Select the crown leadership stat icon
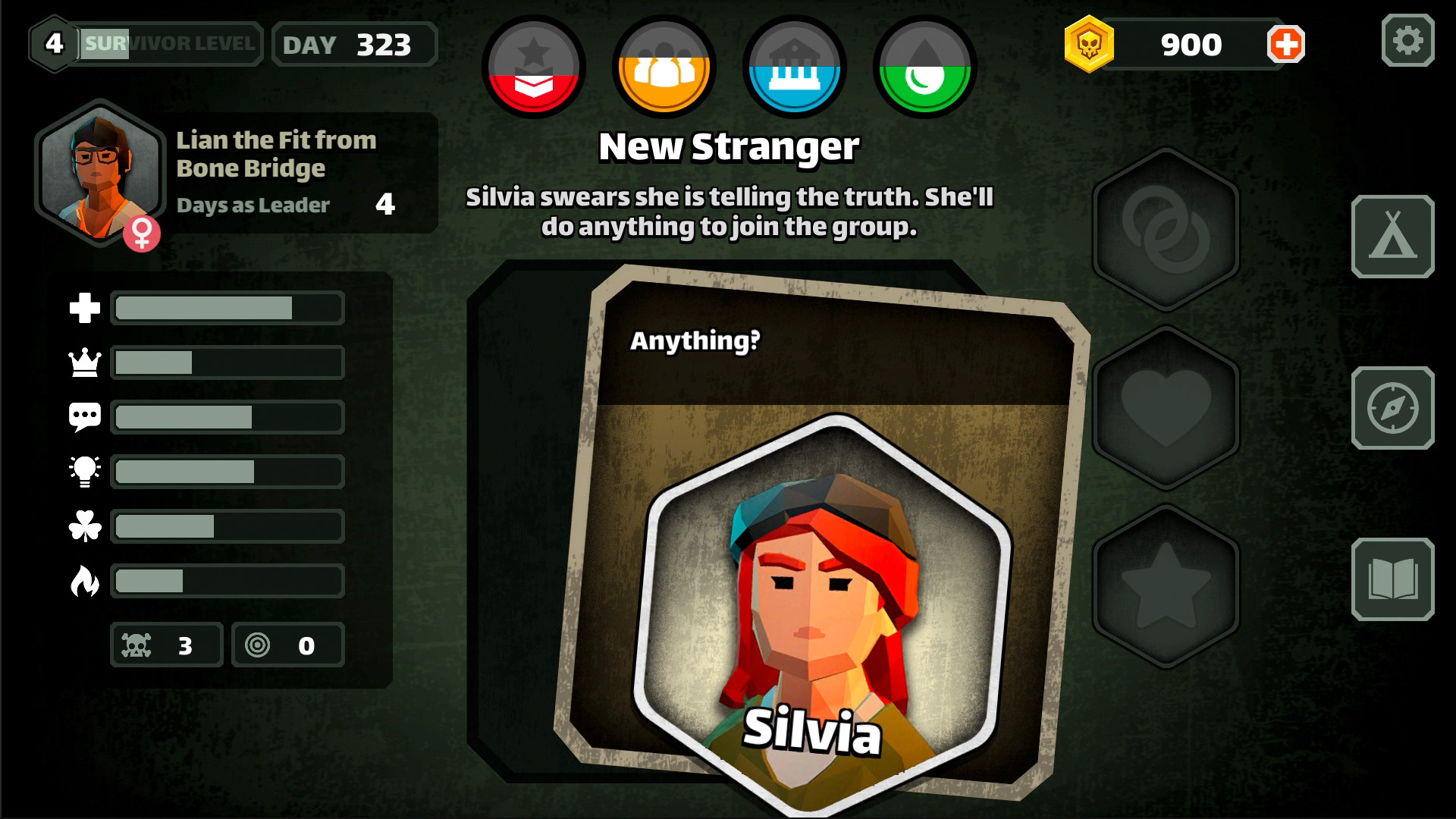This screenshot has height=819, width=1456. pyautogui.click(x=86, y=362)
